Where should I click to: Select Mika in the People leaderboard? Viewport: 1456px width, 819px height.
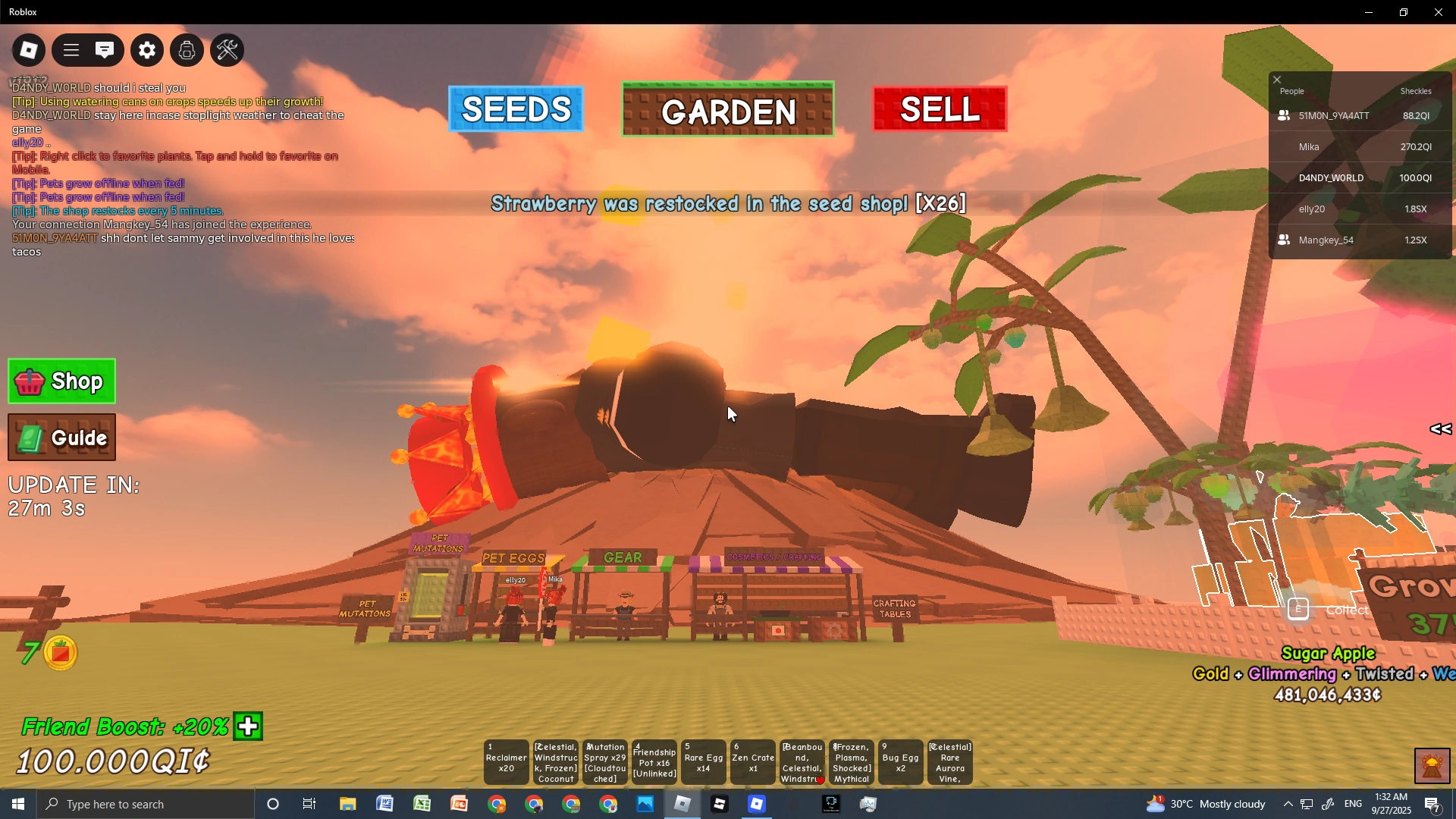click(x=1310, y=146)
